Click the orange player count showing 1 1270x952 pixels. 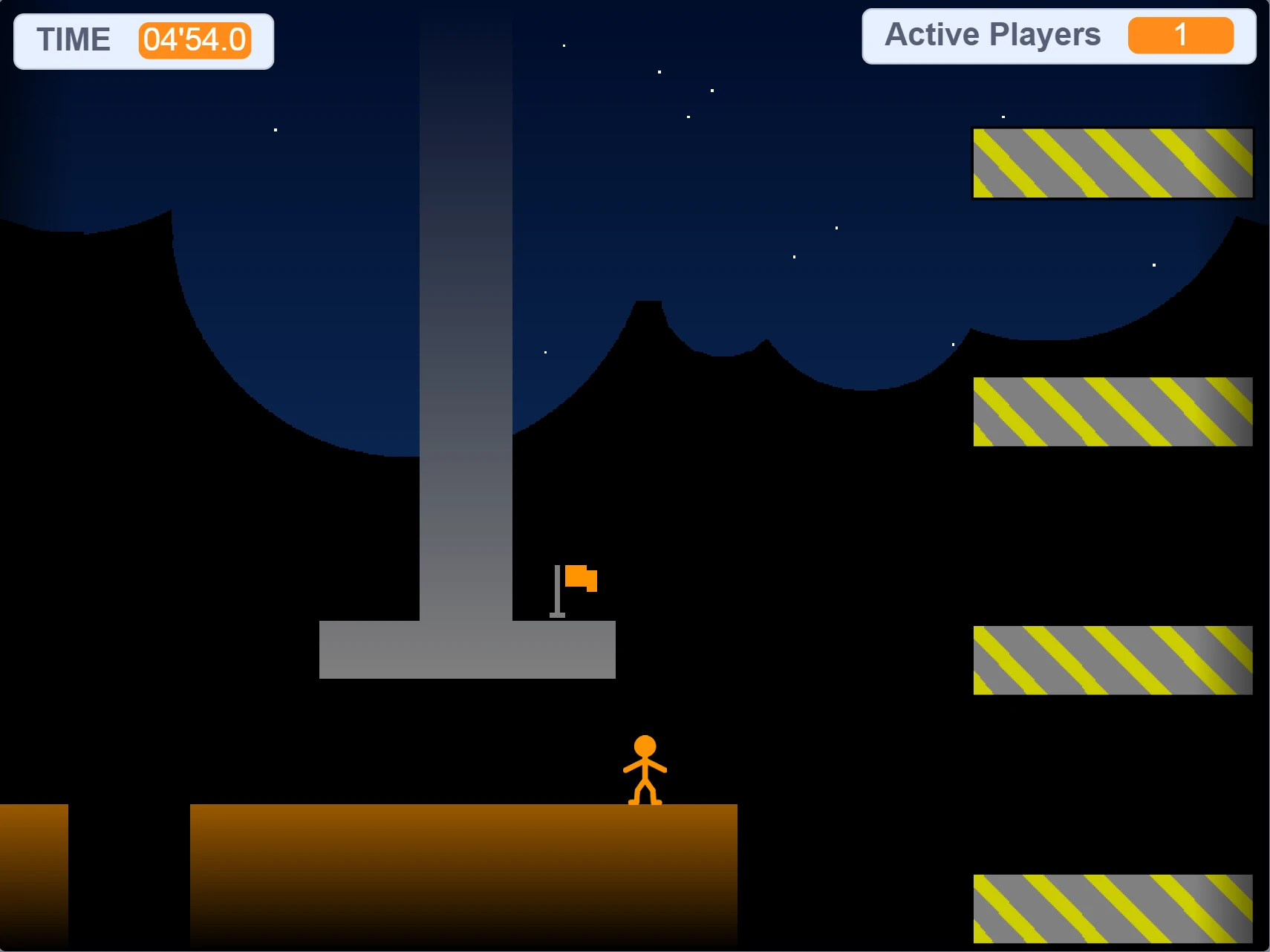(x=1181, y=34)
